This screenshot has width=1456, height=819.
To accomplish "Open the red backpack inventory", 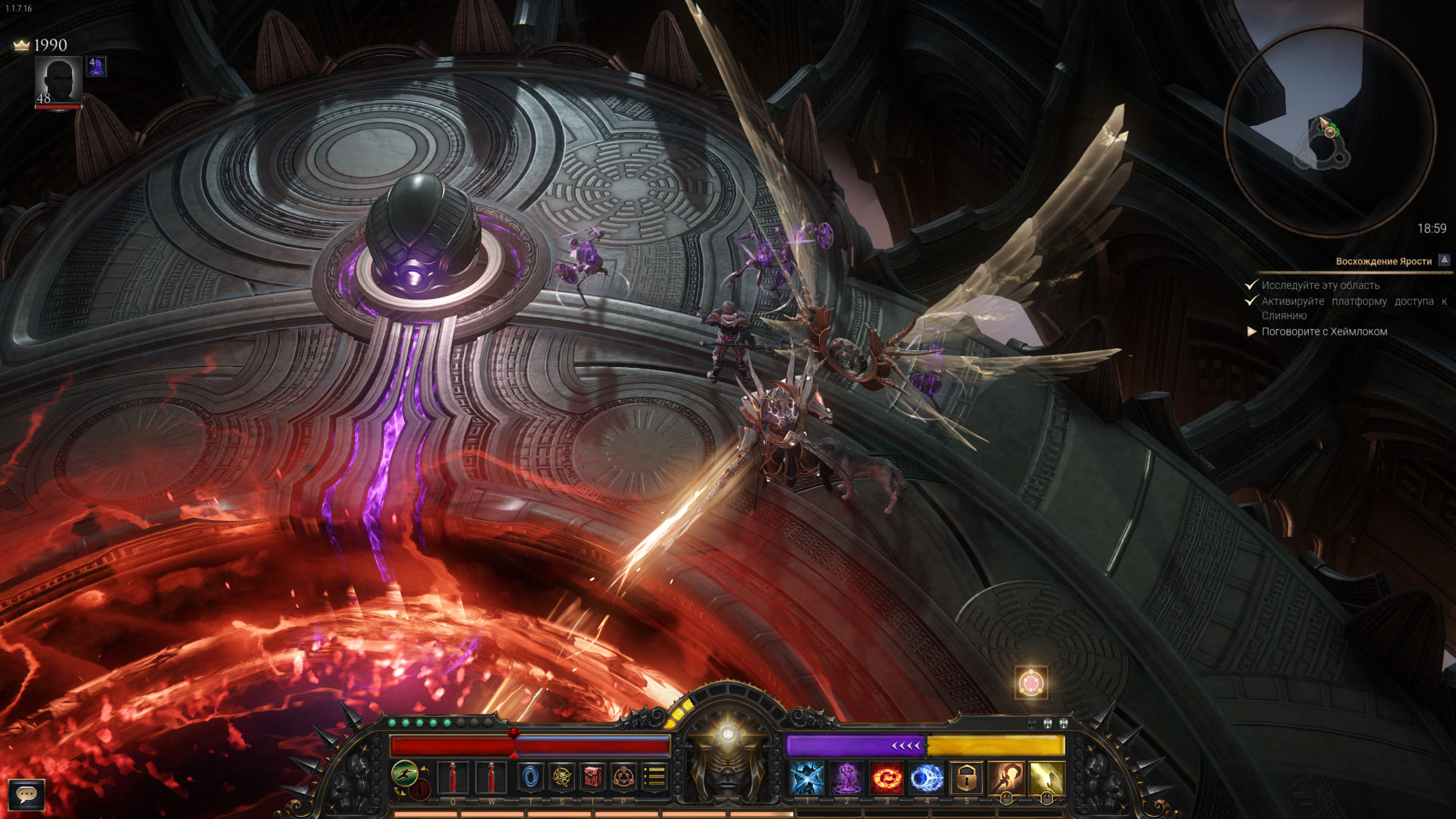I will coord(593,777).
